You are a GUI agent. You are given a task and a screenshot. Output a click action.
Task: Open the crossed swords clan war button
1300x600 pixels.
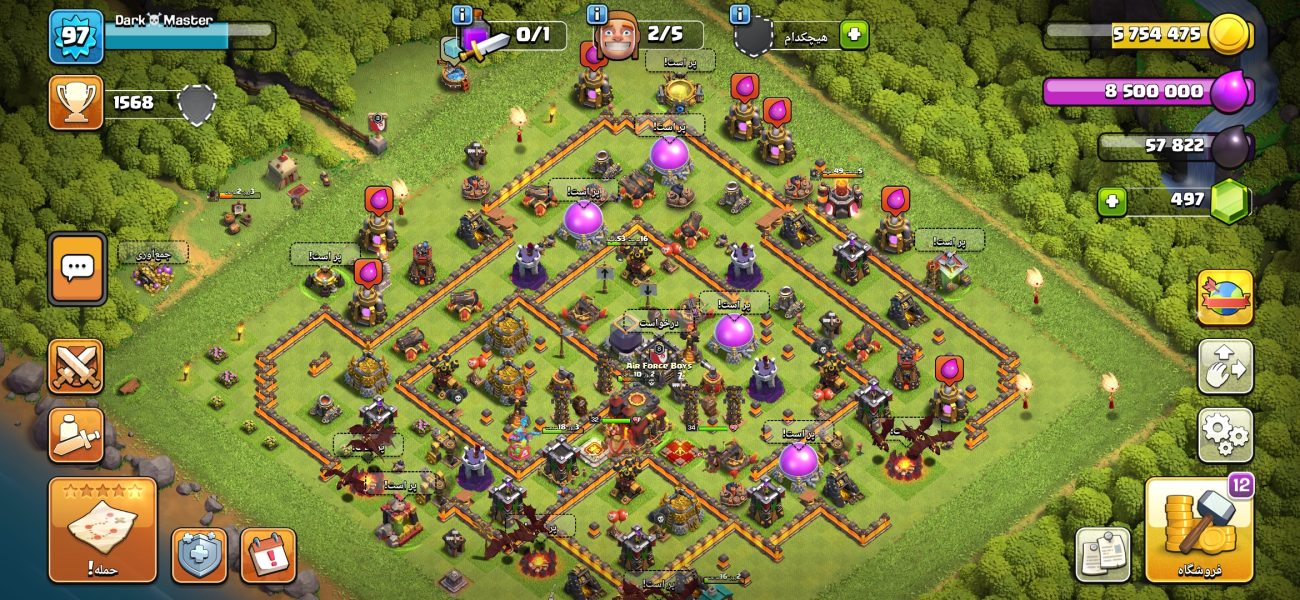[76, 366]
